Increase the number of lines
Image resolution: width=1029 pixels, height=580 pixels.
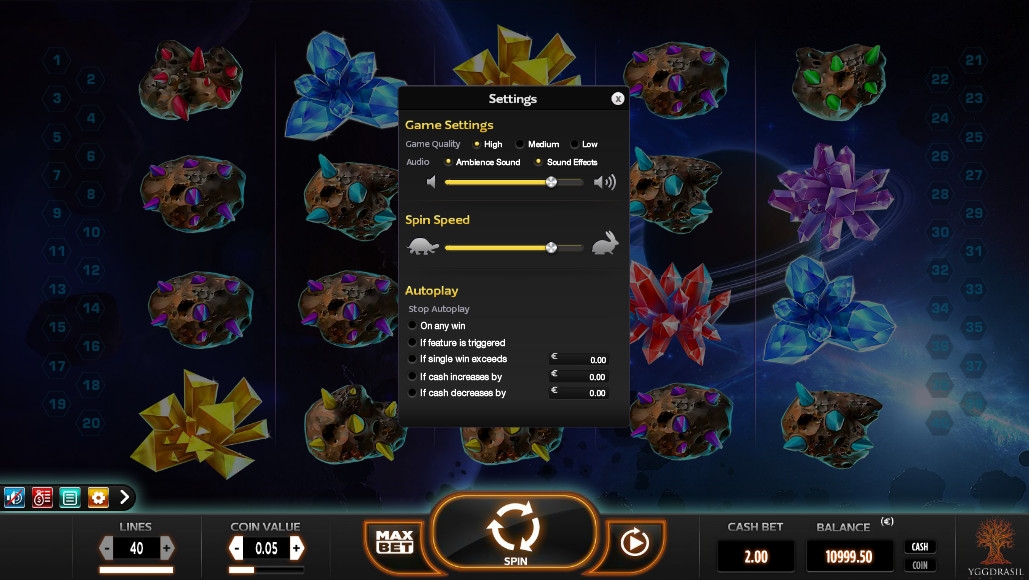point(167,548)
